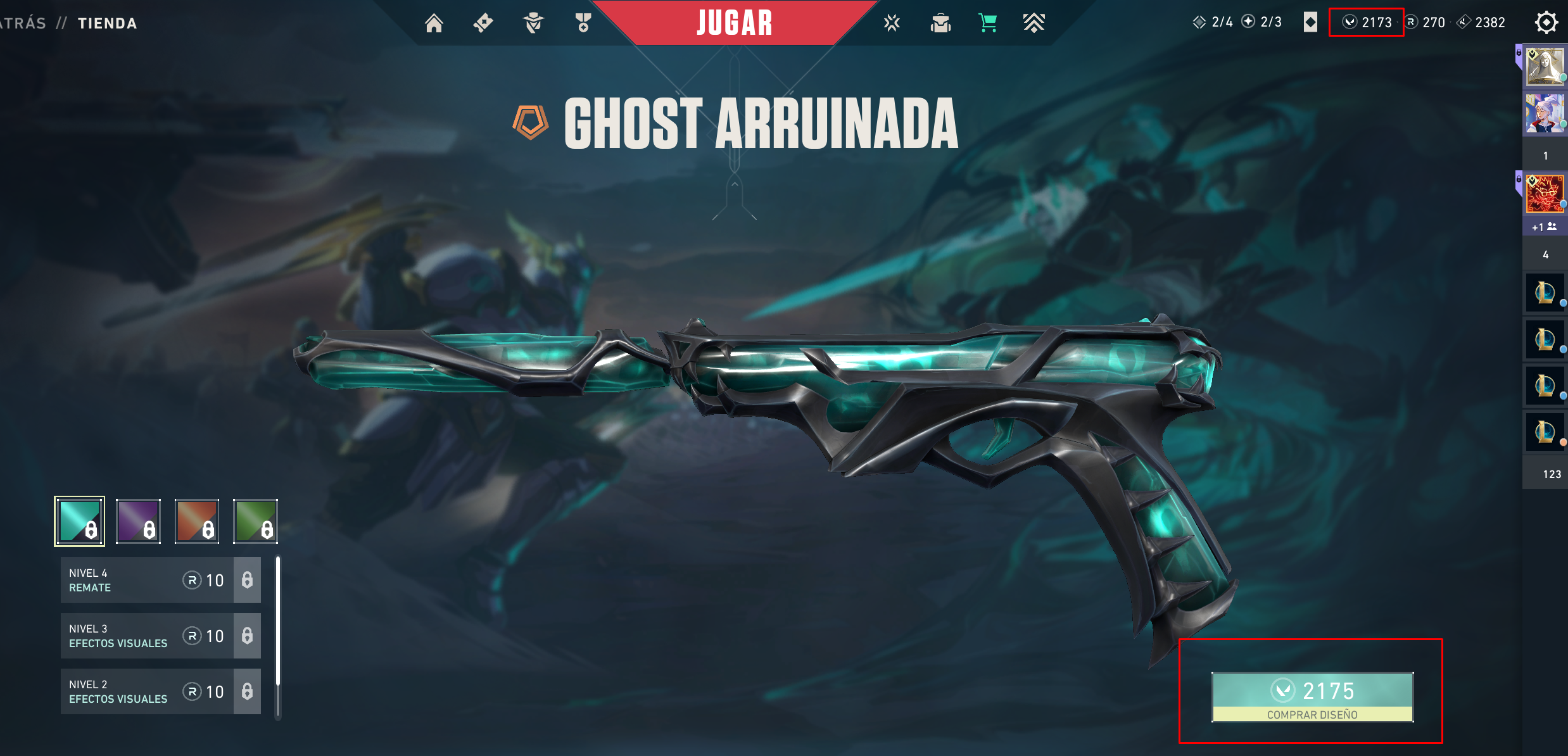The width and height of the screenshot is (1568, 756).
Task: Click the red dragon friend avatar
Action: tap(1545, 194)
